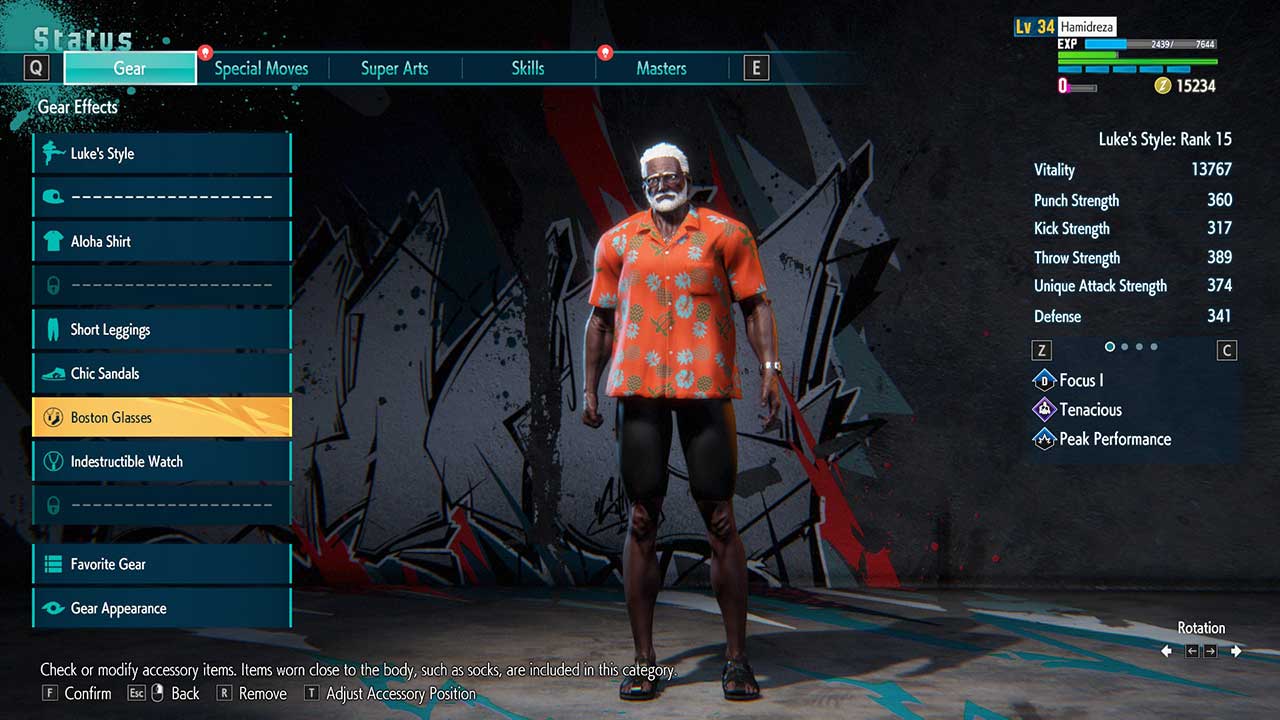Choose the Indestructible Watch slot

click(162, 461)
